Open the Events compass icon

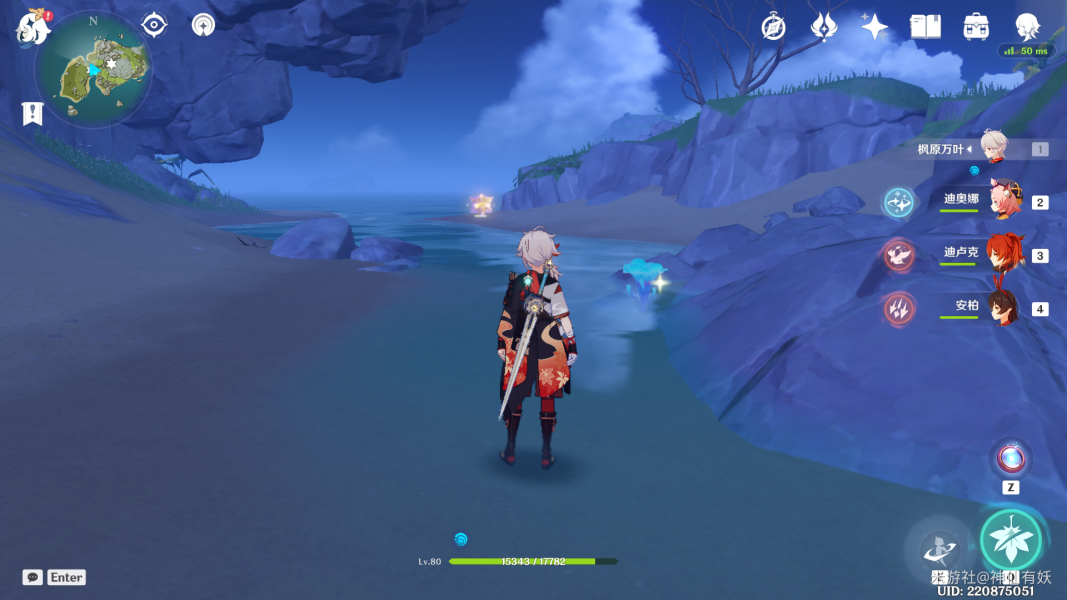point(773,27)
